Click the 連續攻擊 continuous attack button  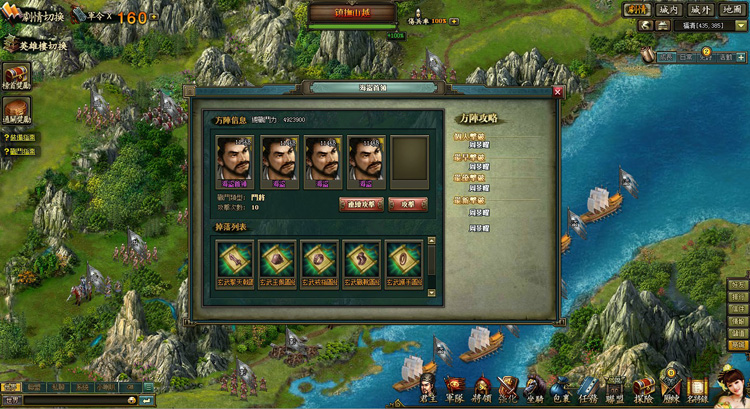tap(361, 204)
